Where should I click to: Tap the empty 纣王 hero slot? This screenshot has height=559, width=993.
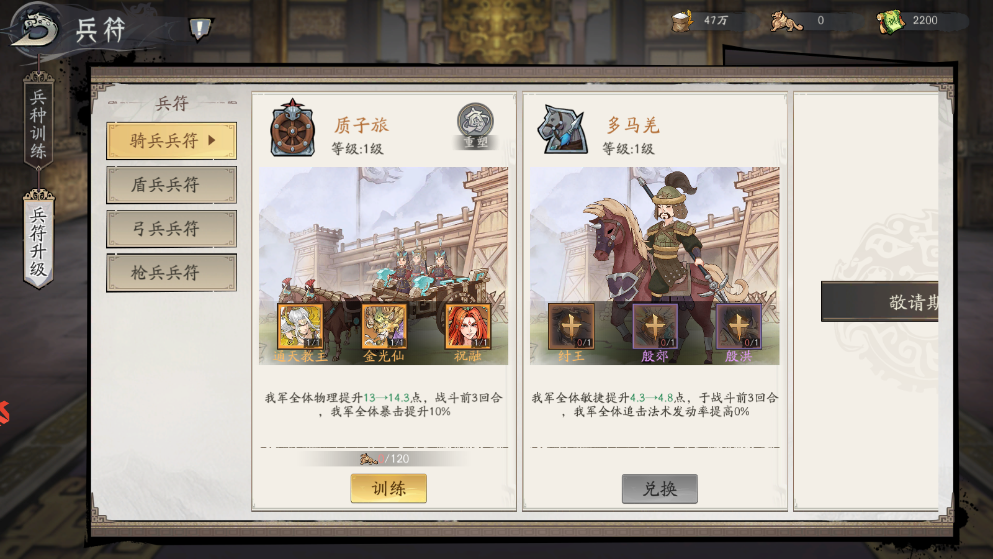pos(571,327)
